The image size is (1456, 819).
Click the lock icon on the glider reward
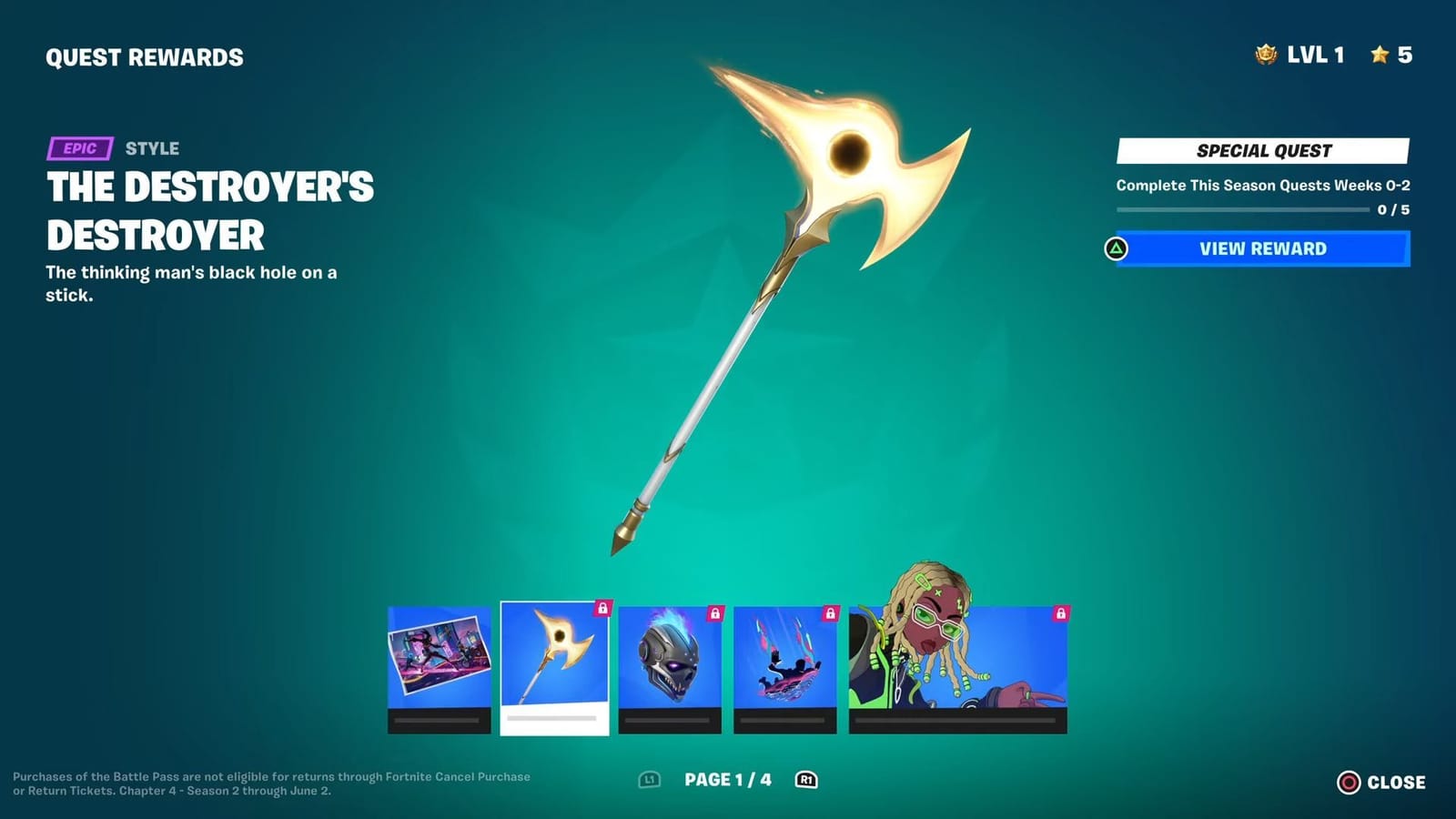coord(831,612)
